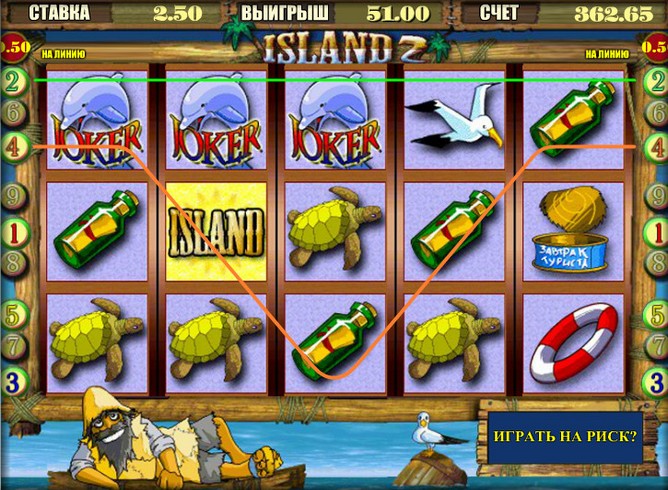This screenshot has height=490, width=668.
Task: Select line 5 marker on left edge
Action: (x=13, y=313)
